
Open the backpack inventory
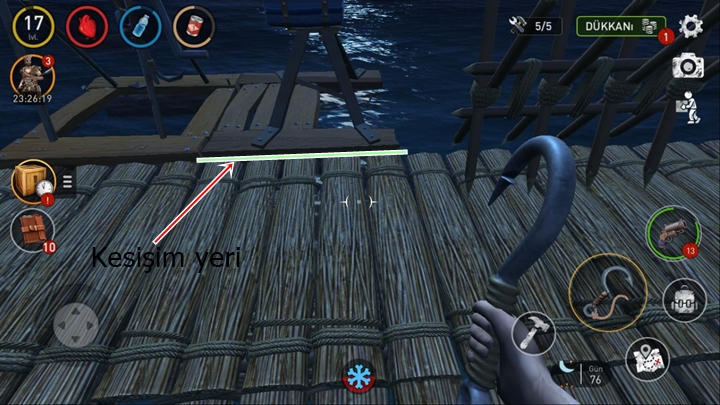682,298
